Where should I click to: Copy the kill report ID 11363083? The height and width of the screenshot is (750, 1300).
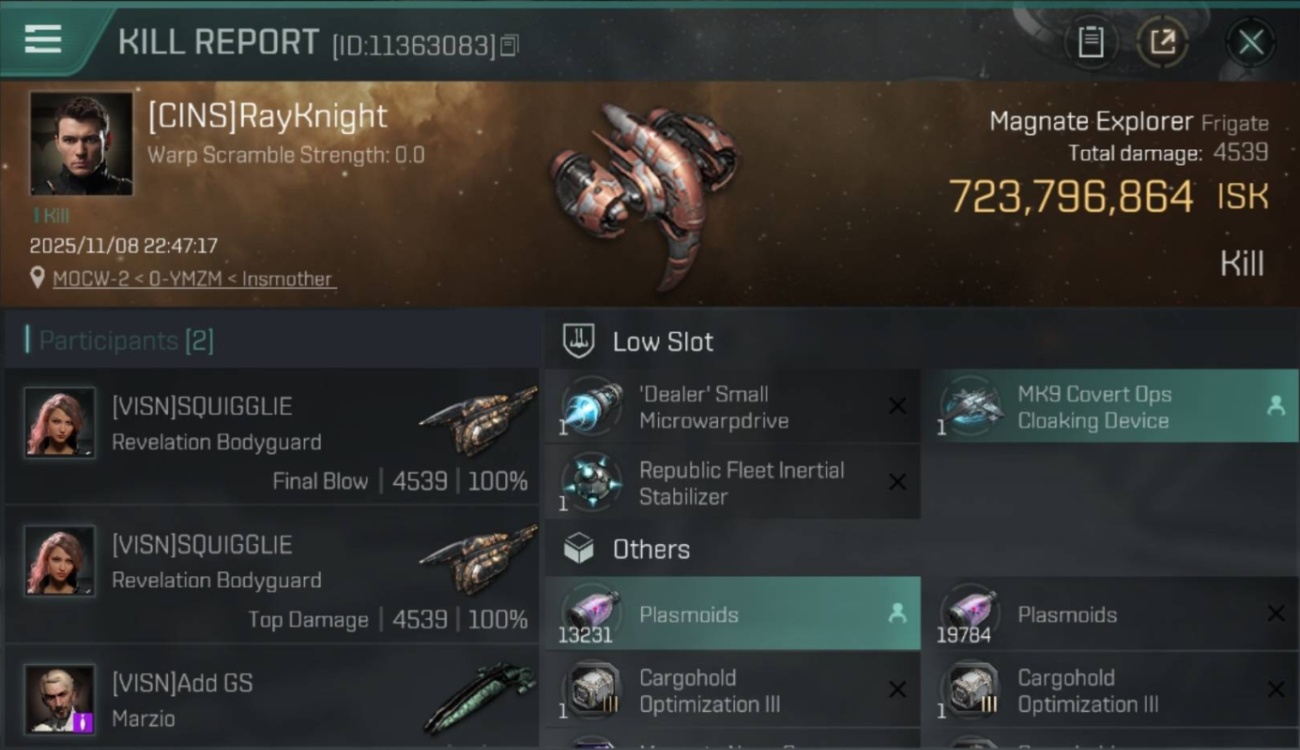tap(508, 45)
